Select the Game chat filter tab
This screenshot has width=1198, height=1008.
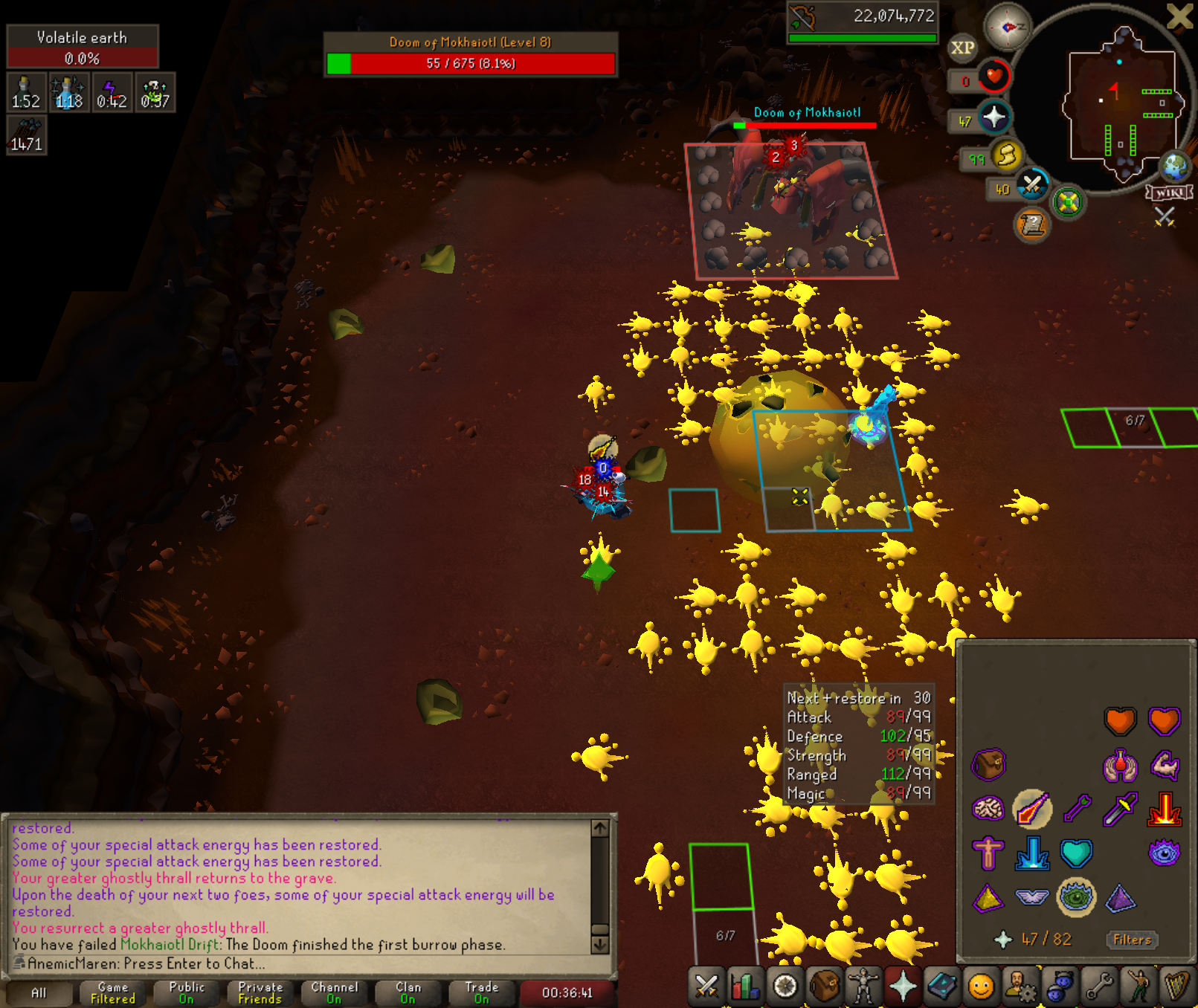pos(113,992)
